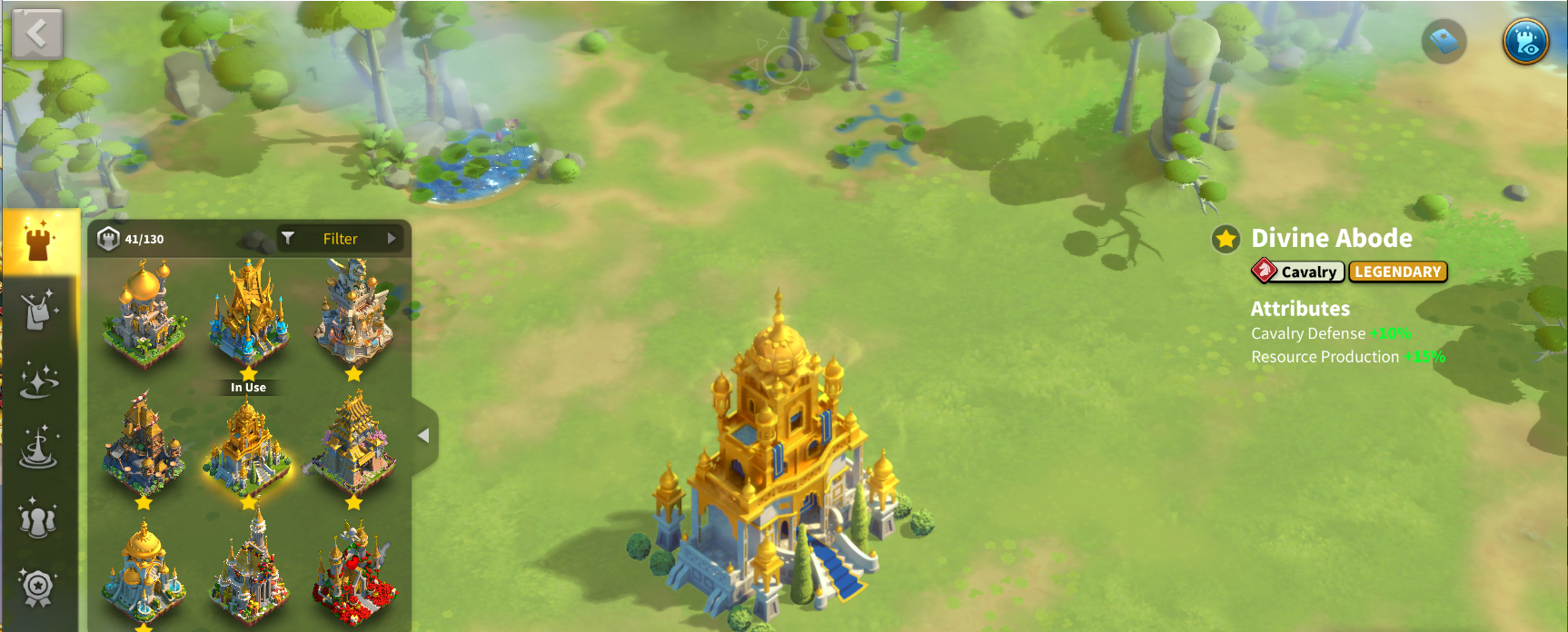Select the white winged statue city theme
Image resolution: width=1568 pixels, height=632 pixels.
pos(353,311)
